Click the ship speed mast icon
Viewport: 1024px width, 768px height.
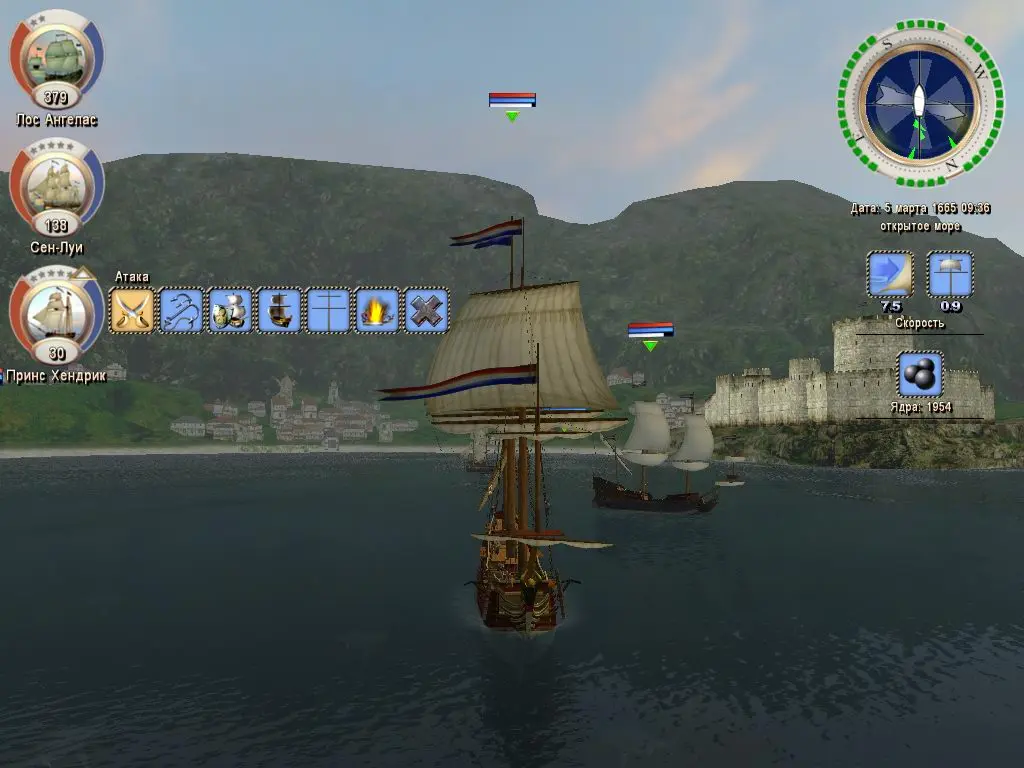[x=950, y=274]
